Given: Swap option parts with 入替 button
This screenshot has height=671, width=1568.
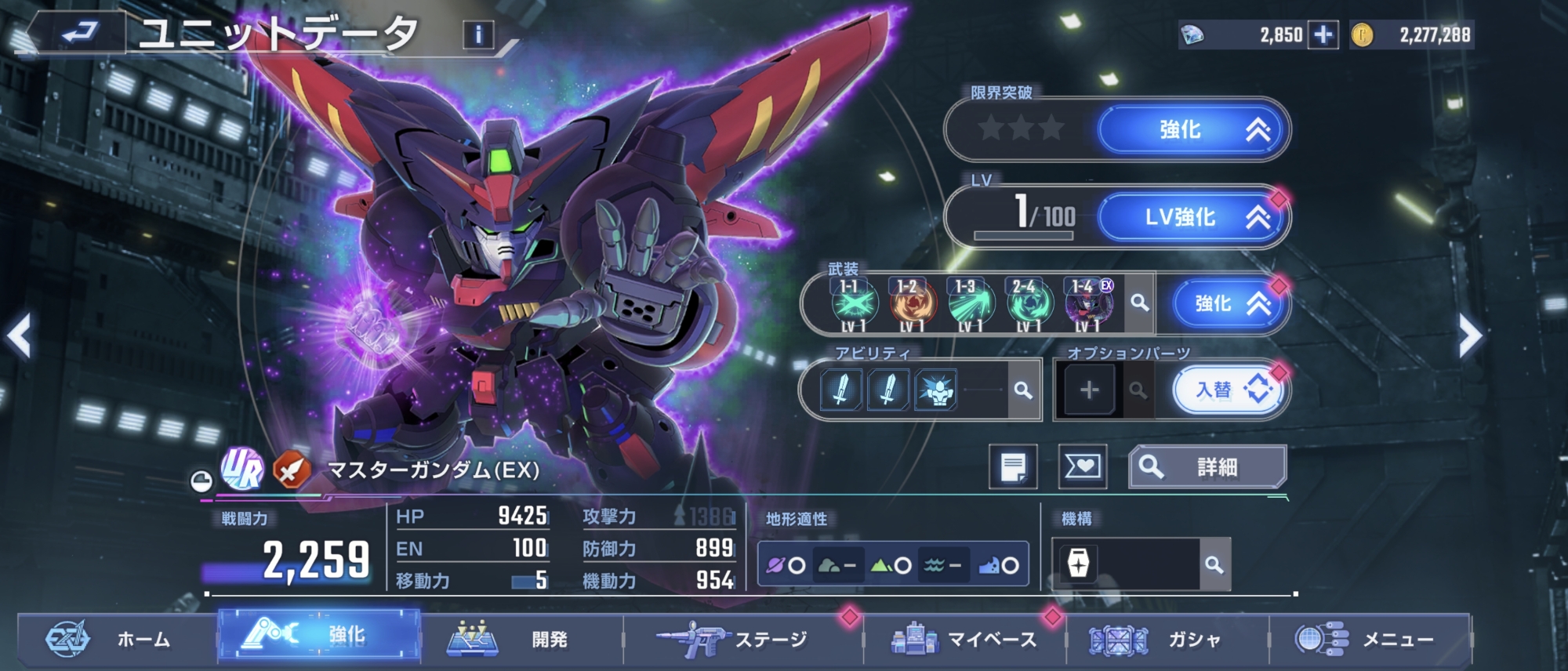Looking at the screenshot, I should [1226, 390].
